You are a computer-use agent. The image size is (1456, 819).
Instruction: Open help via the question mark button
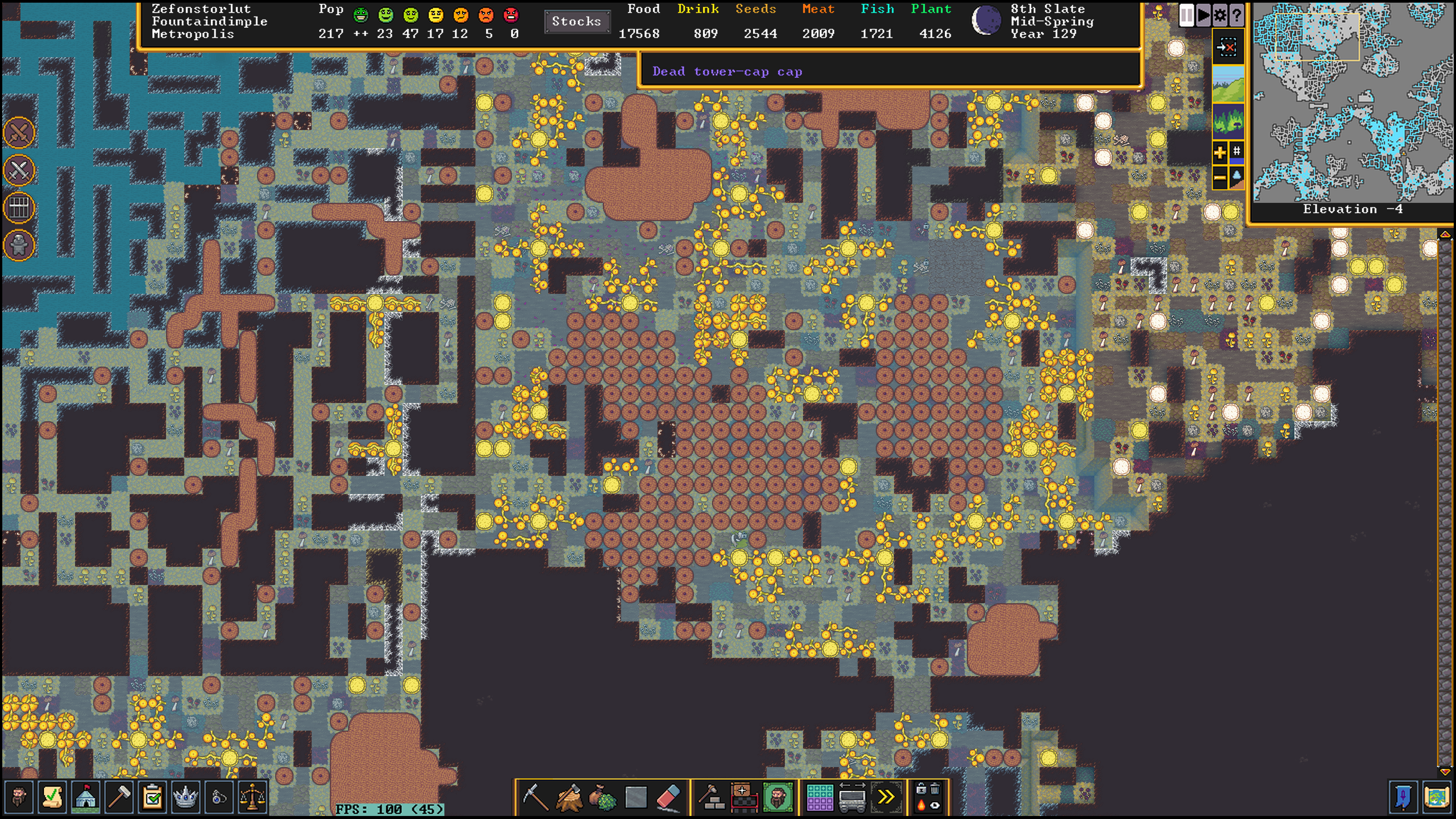pyautogui.click(x=1236, y=15)
